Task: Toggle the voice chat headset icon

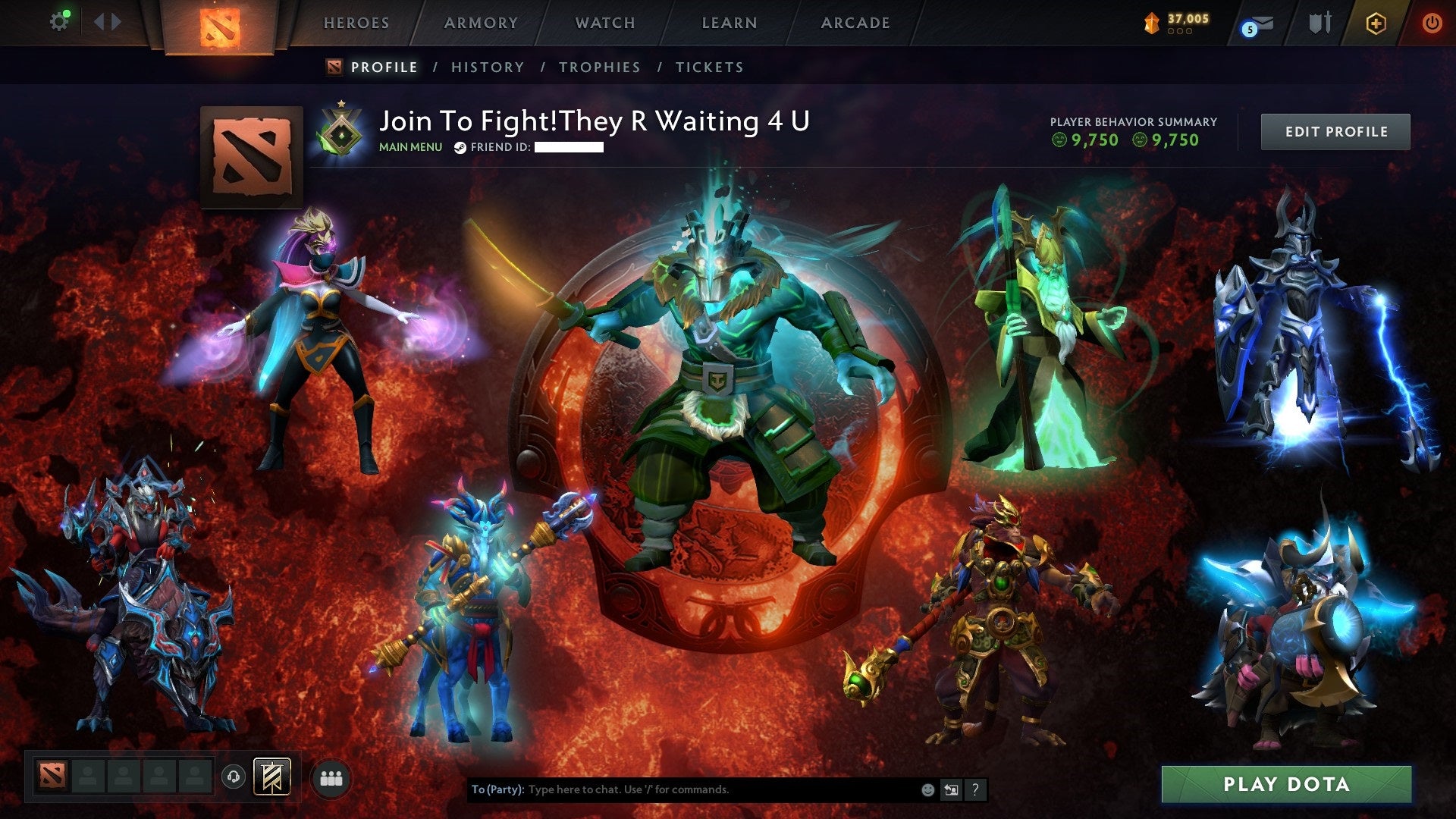Action: pos(234,777)
